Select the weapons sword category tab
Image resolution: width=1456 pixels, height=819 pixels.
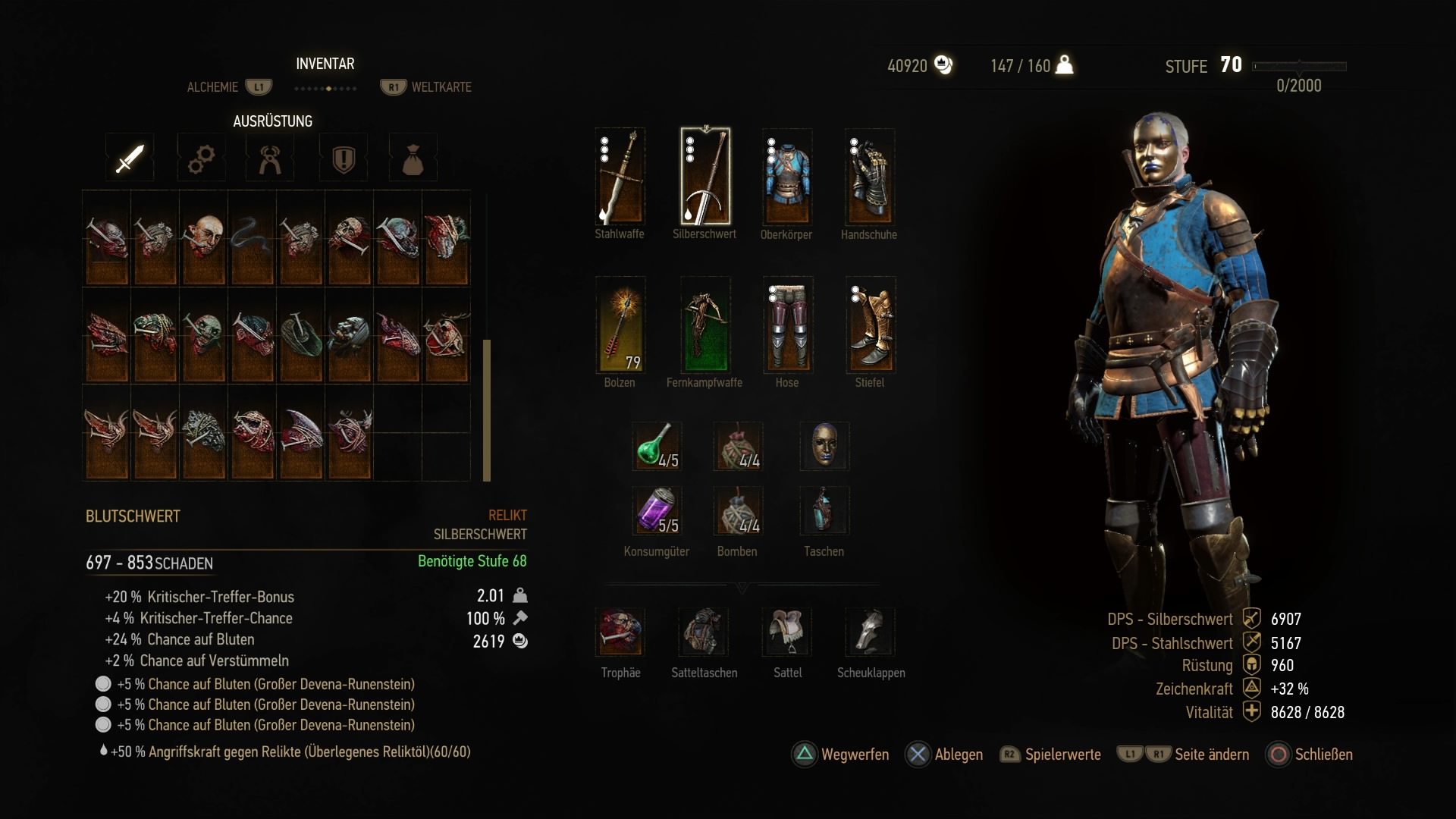pos(130,158)
